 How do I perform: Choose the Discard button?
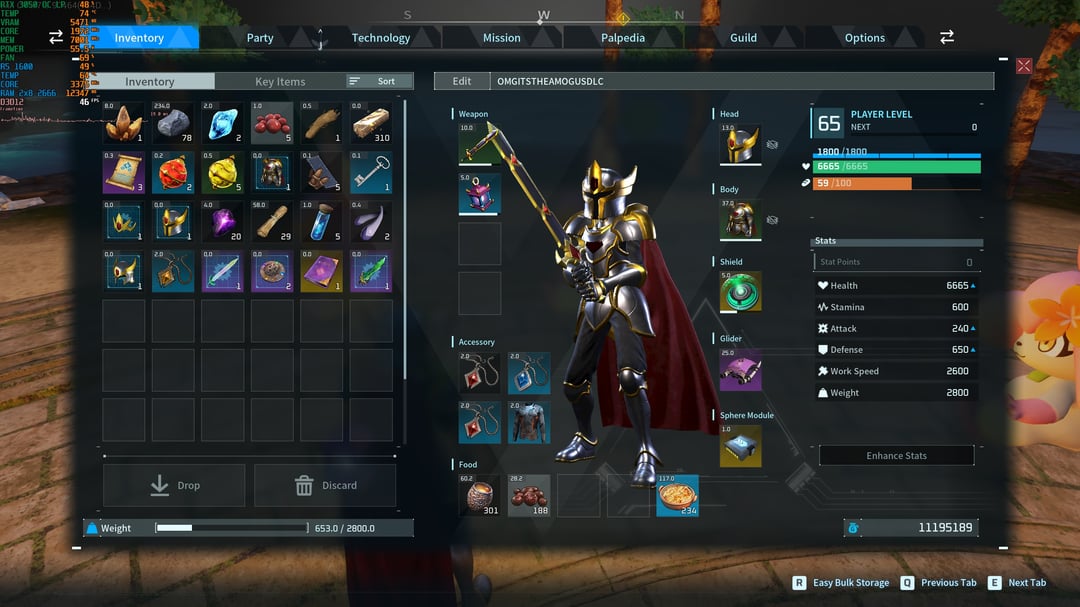click(325, 485)
